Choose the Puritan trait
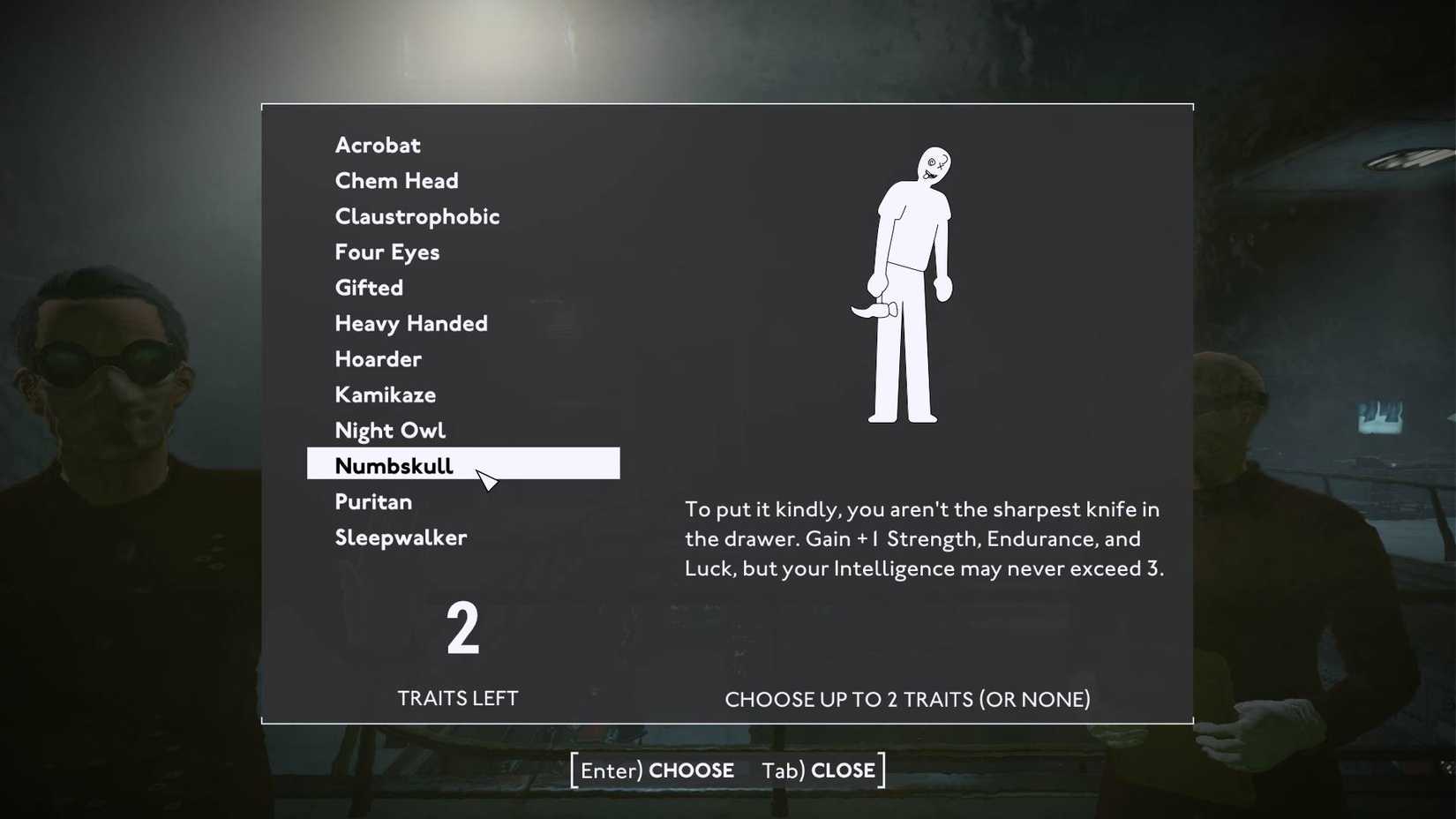1456x819 pixels. [373, 501]
